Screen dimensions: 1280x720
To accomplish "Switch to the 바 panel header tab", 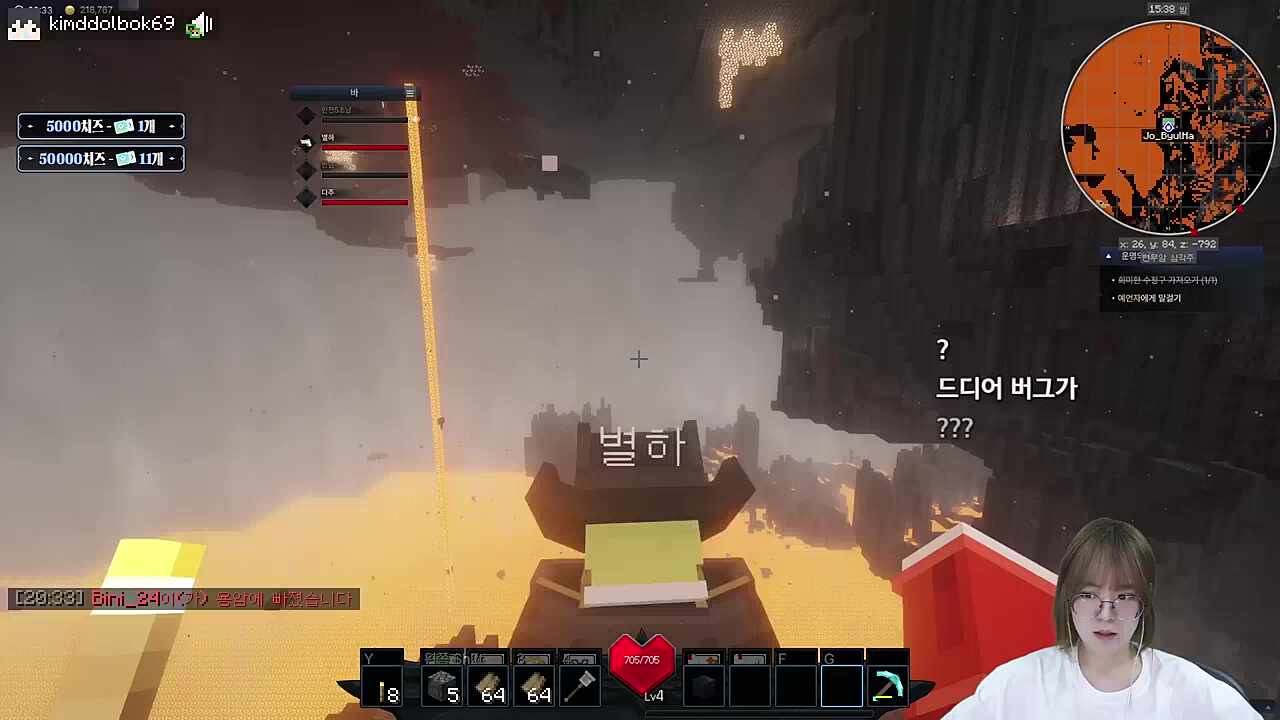I will (x=355, y=92).
